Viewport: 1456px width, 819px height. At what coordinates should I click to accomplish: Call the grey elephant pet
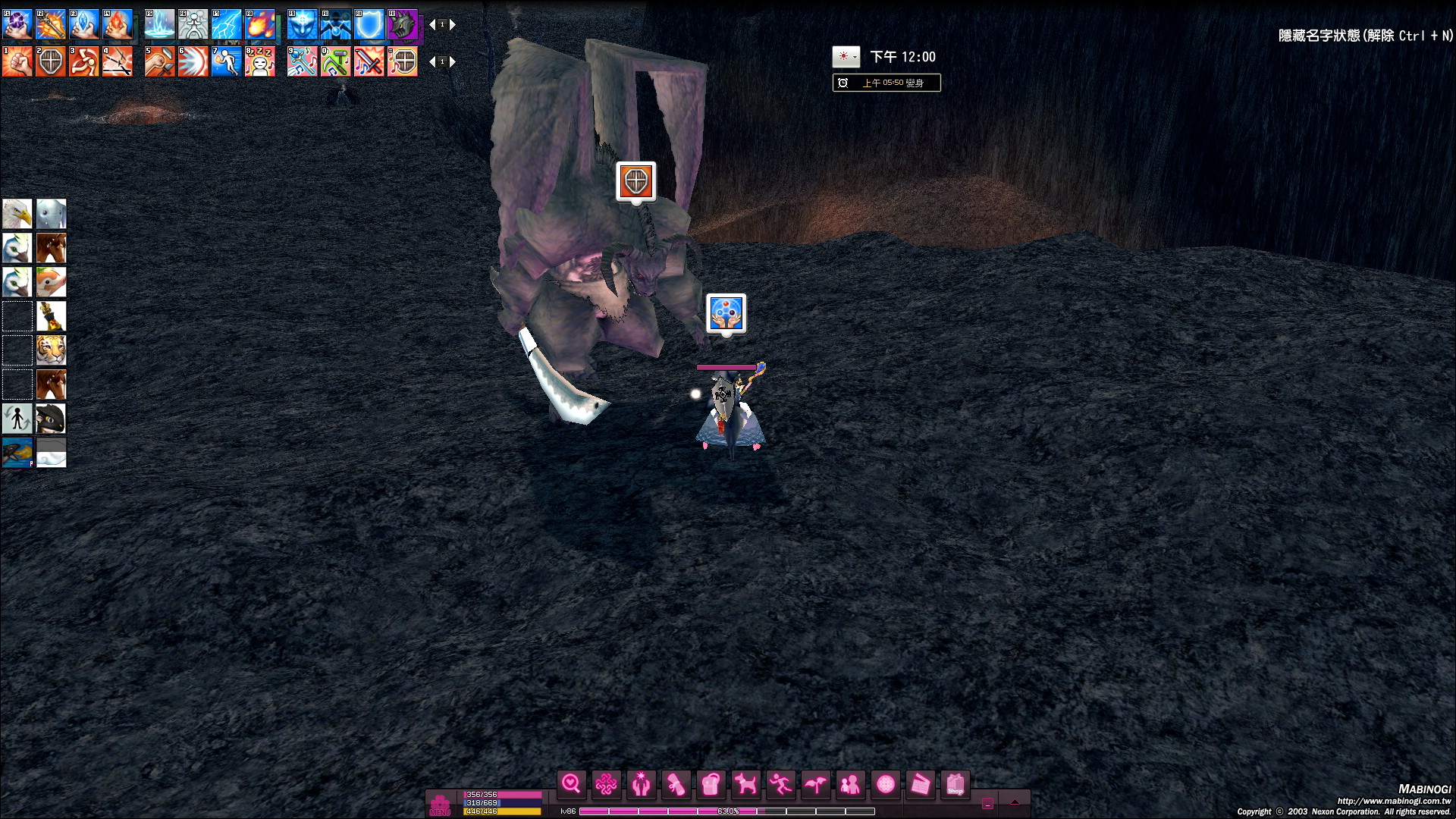tap(52, 214)
